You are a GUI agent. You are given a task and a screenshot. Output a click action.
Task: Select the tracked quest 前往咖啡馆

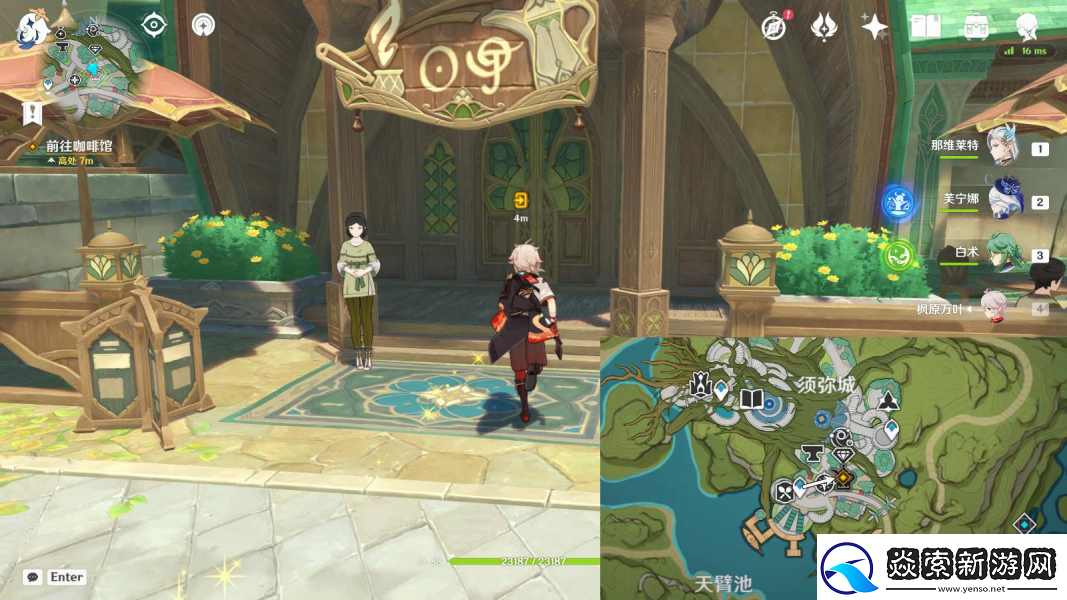coord(78,146)
